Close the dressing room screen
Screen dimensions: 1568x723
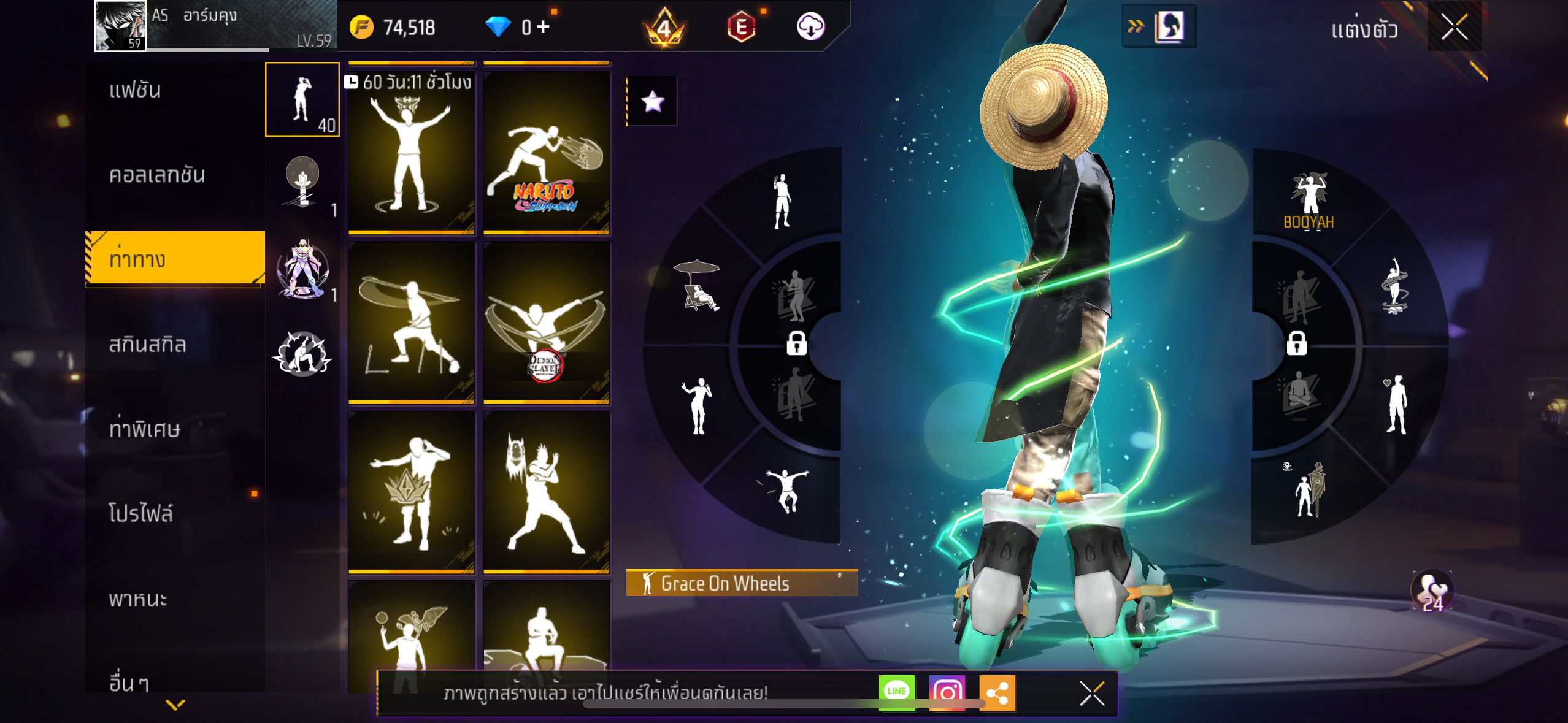(1454, 28)
